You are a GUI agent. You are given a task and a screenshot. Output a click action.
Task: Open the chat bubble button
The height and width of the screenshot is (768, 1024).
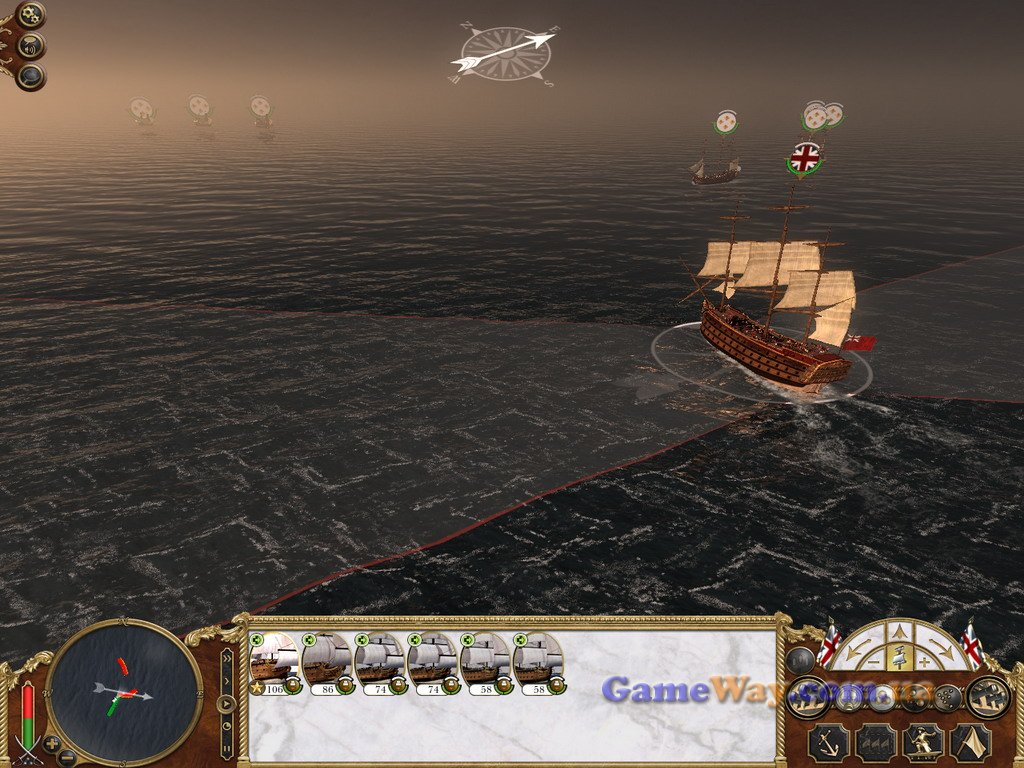(31, 76)
